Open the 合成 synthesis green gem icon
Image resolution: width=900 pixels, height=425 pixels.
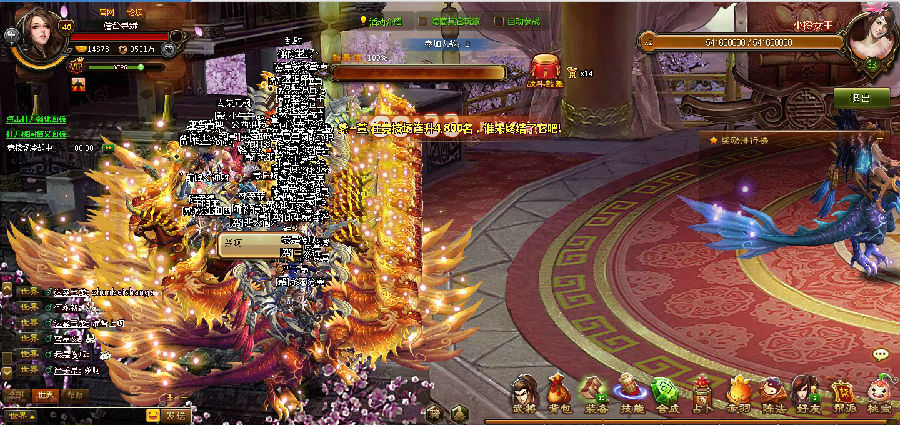[663, 394]
